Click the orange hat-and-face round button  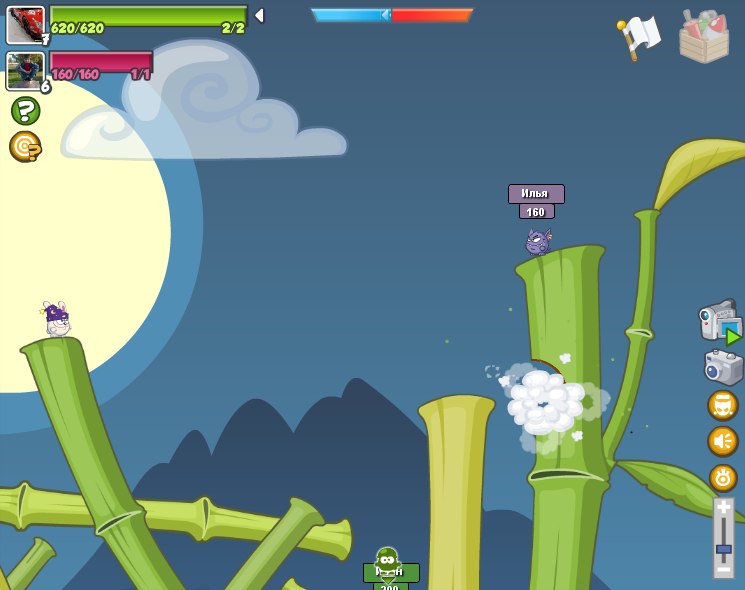point(723,405)
